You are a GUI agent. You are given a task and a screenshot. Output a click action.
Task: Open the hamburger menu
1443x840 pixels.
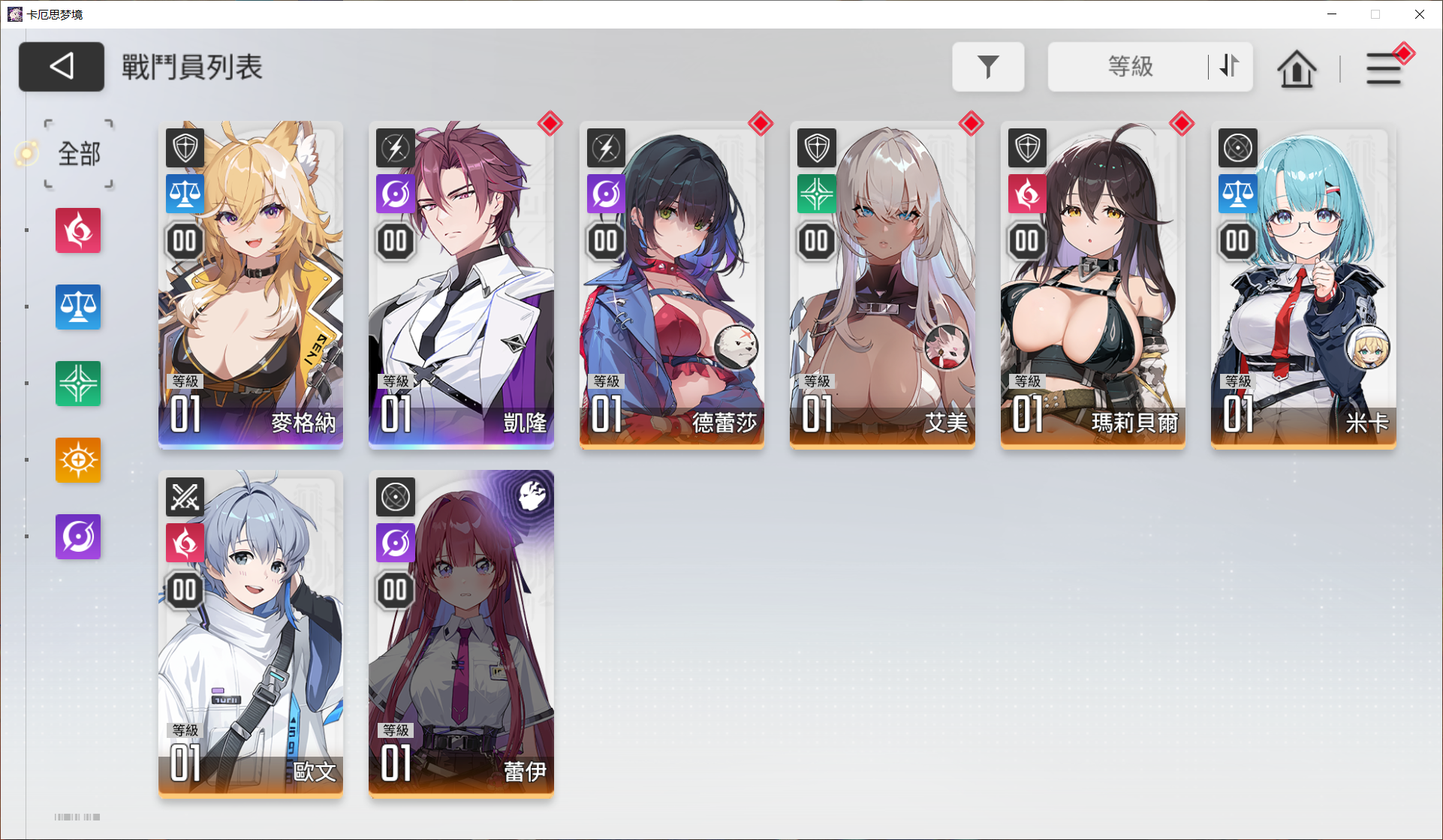click(x=1383, y=69)
